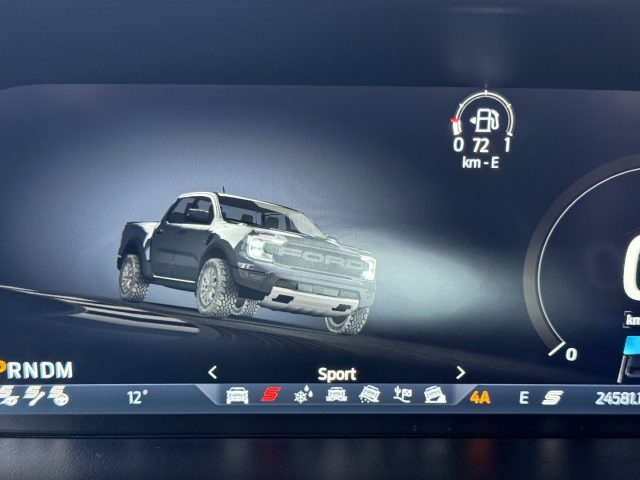Select the red Sport mode S icon
Image resolution: width=640 pixels, height=480 pixels.
[x=270, y=396]
